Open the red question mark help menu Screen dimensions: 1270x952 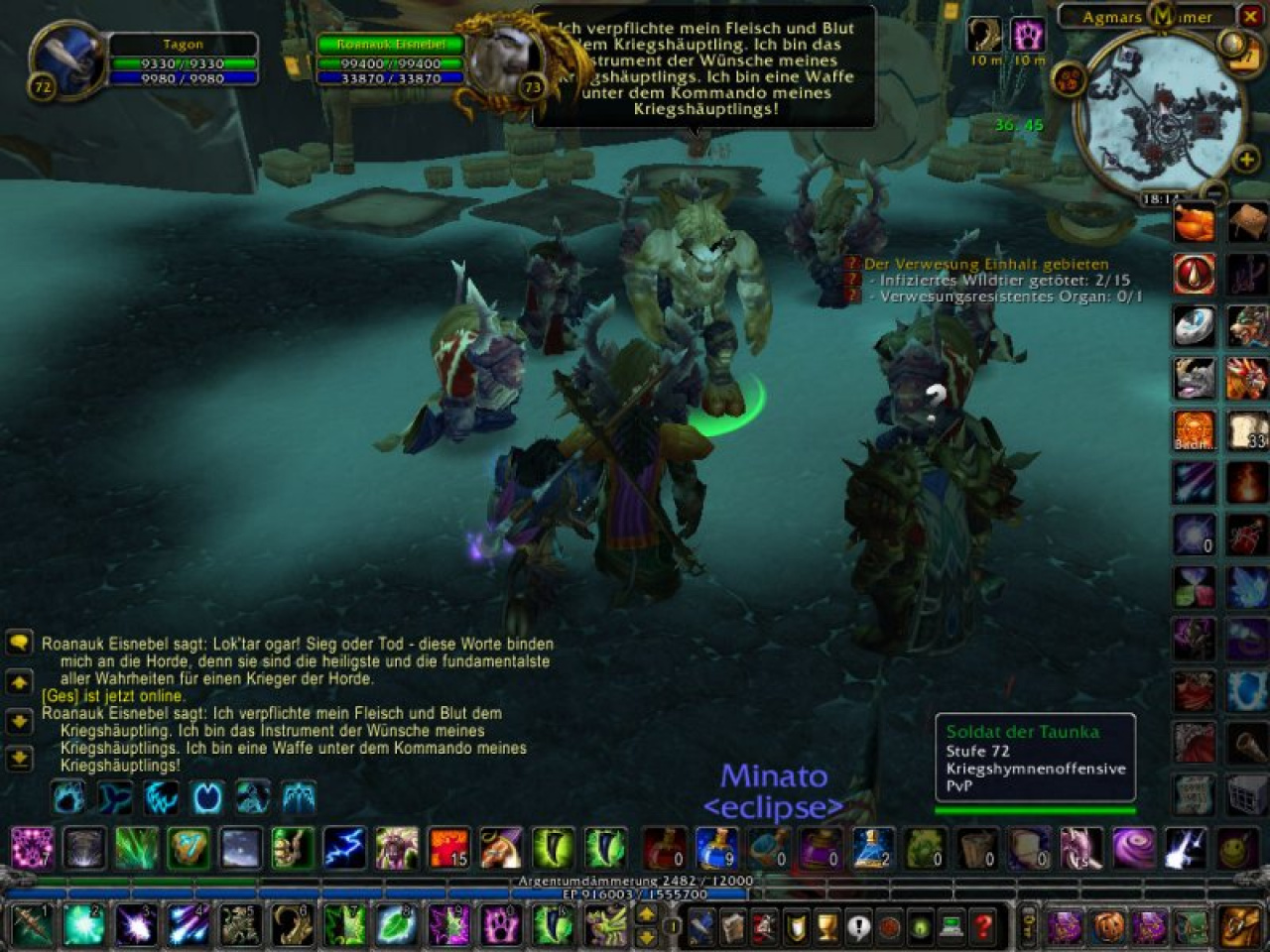[983, 927]
